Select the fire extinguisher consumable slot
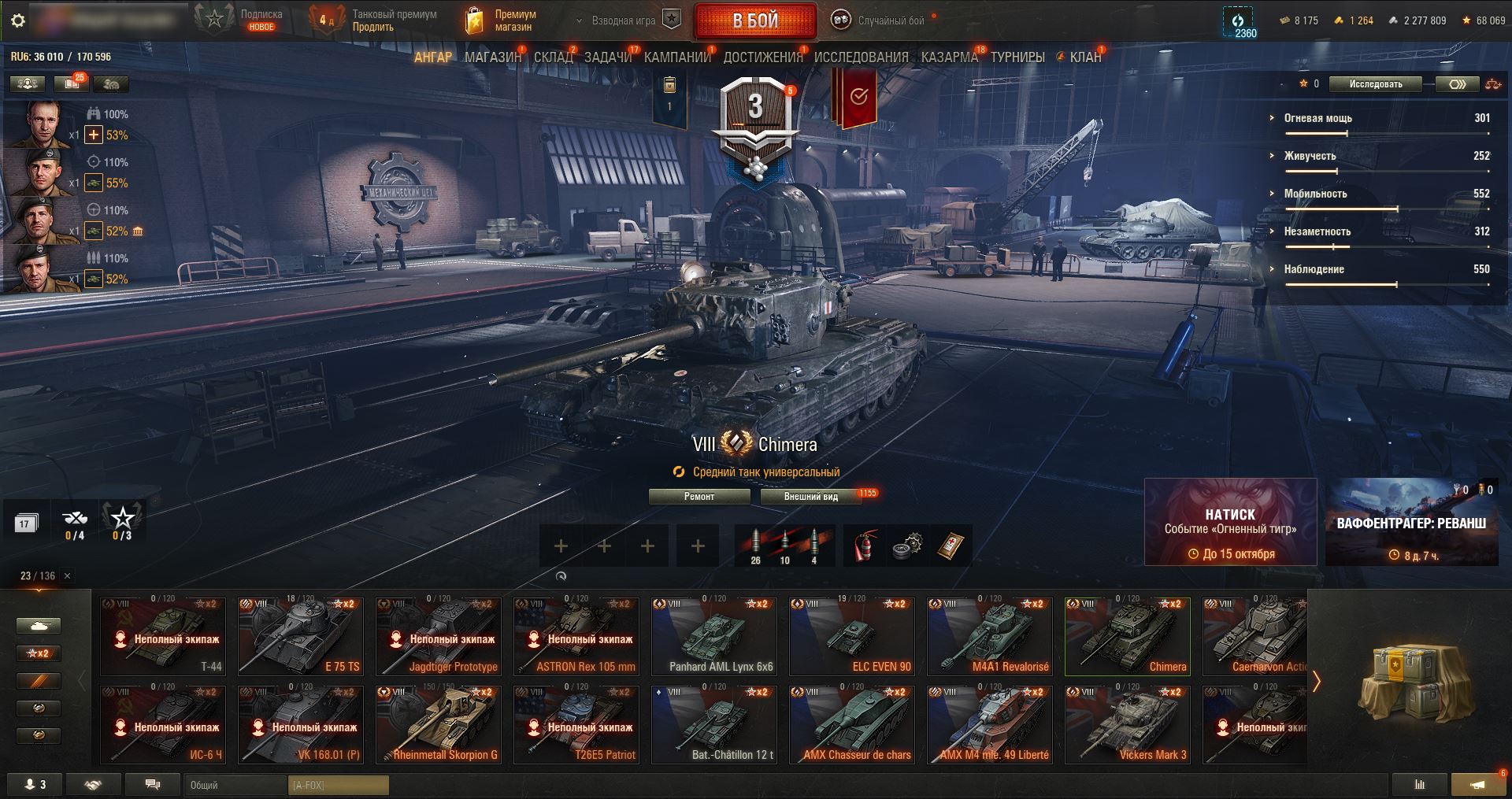The width and height of the screenshot is (1512, 799). tap(864, 546)
